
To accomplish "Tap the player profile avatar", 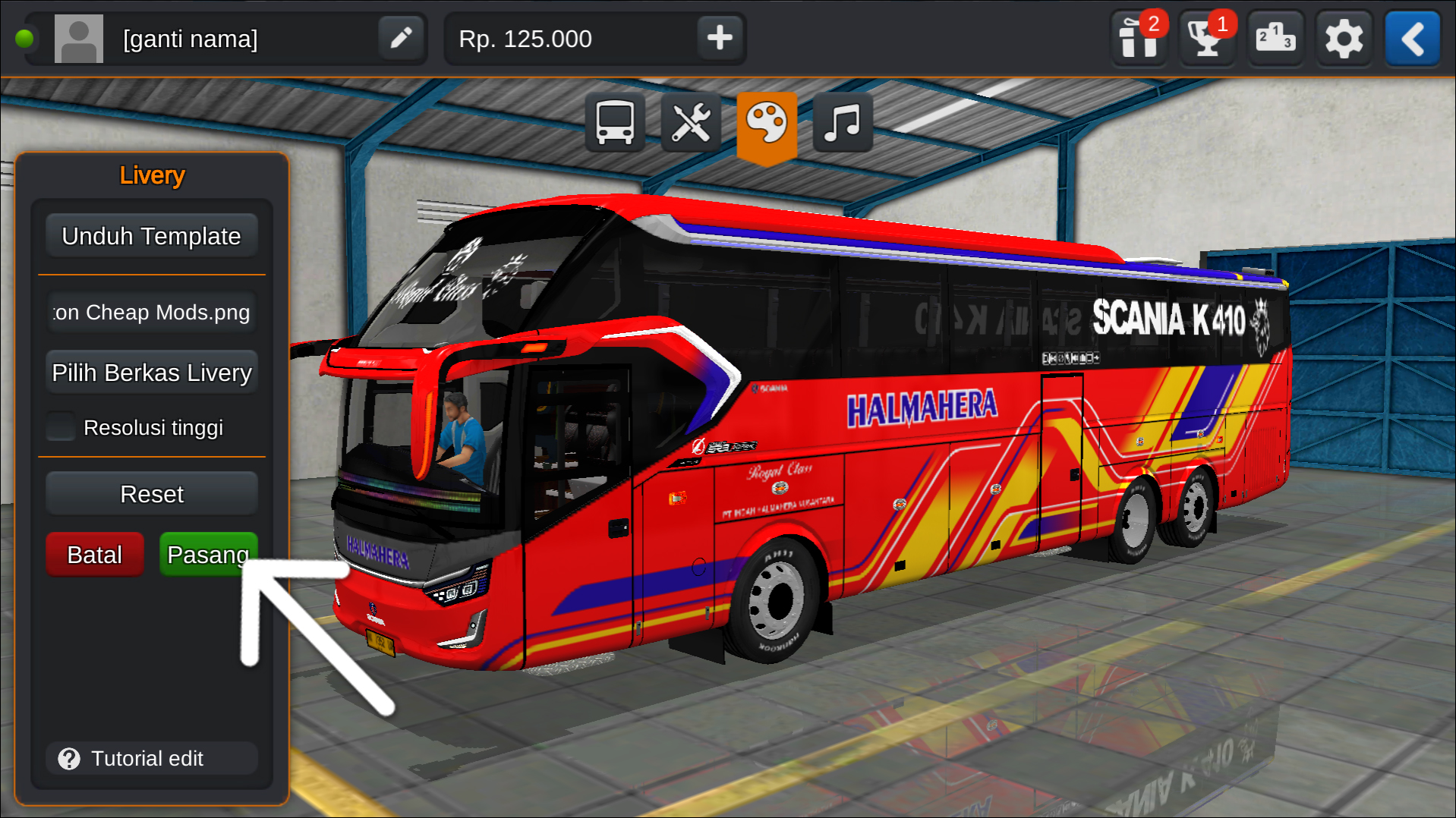I will (x=78, y=38).
